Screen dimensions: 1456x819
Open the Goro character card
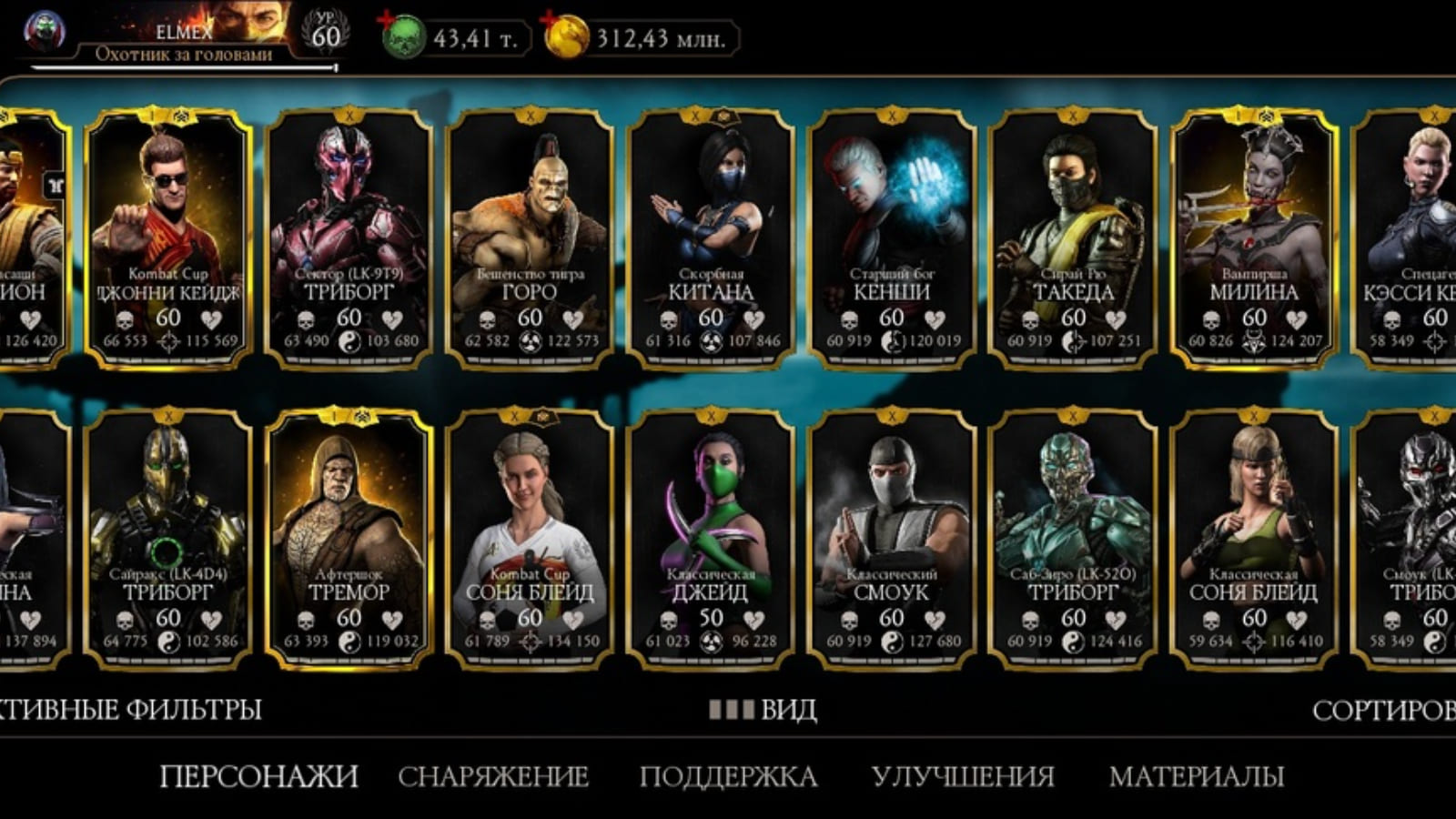(x=530, y=237)
